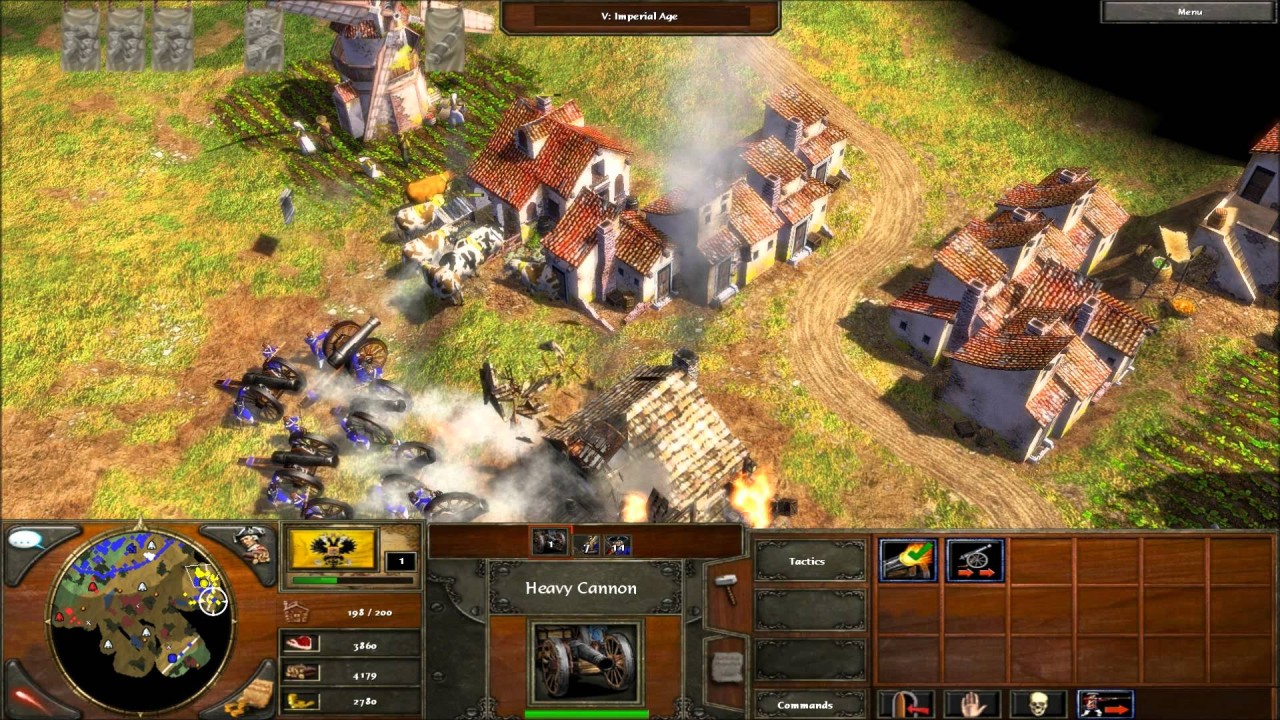Viewport: 1280px width, 720px height.
Task: Select the soldier group numbered 14
Action: [x=618, y=543]
